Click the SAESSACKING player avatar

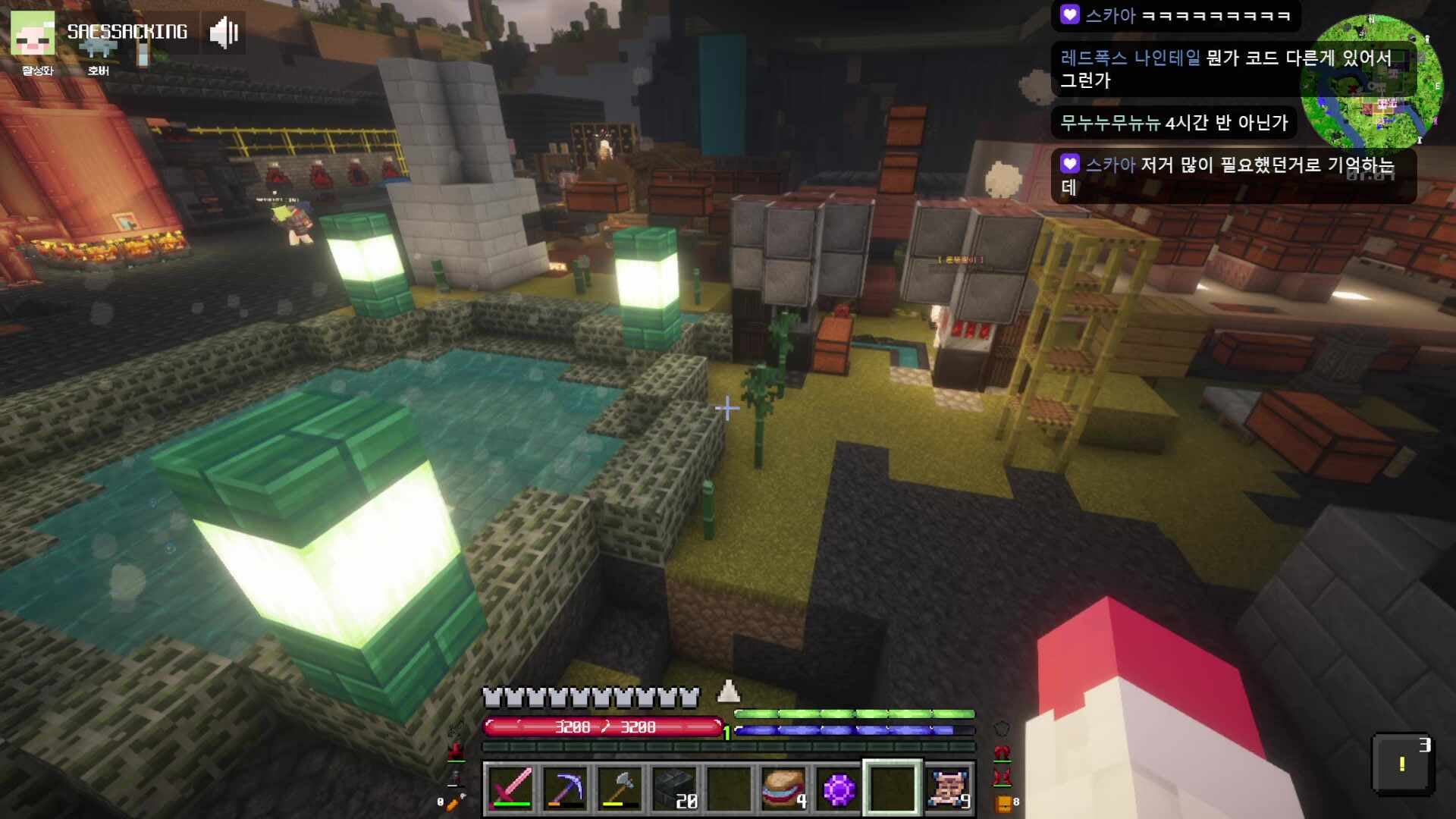coord(33,34)
